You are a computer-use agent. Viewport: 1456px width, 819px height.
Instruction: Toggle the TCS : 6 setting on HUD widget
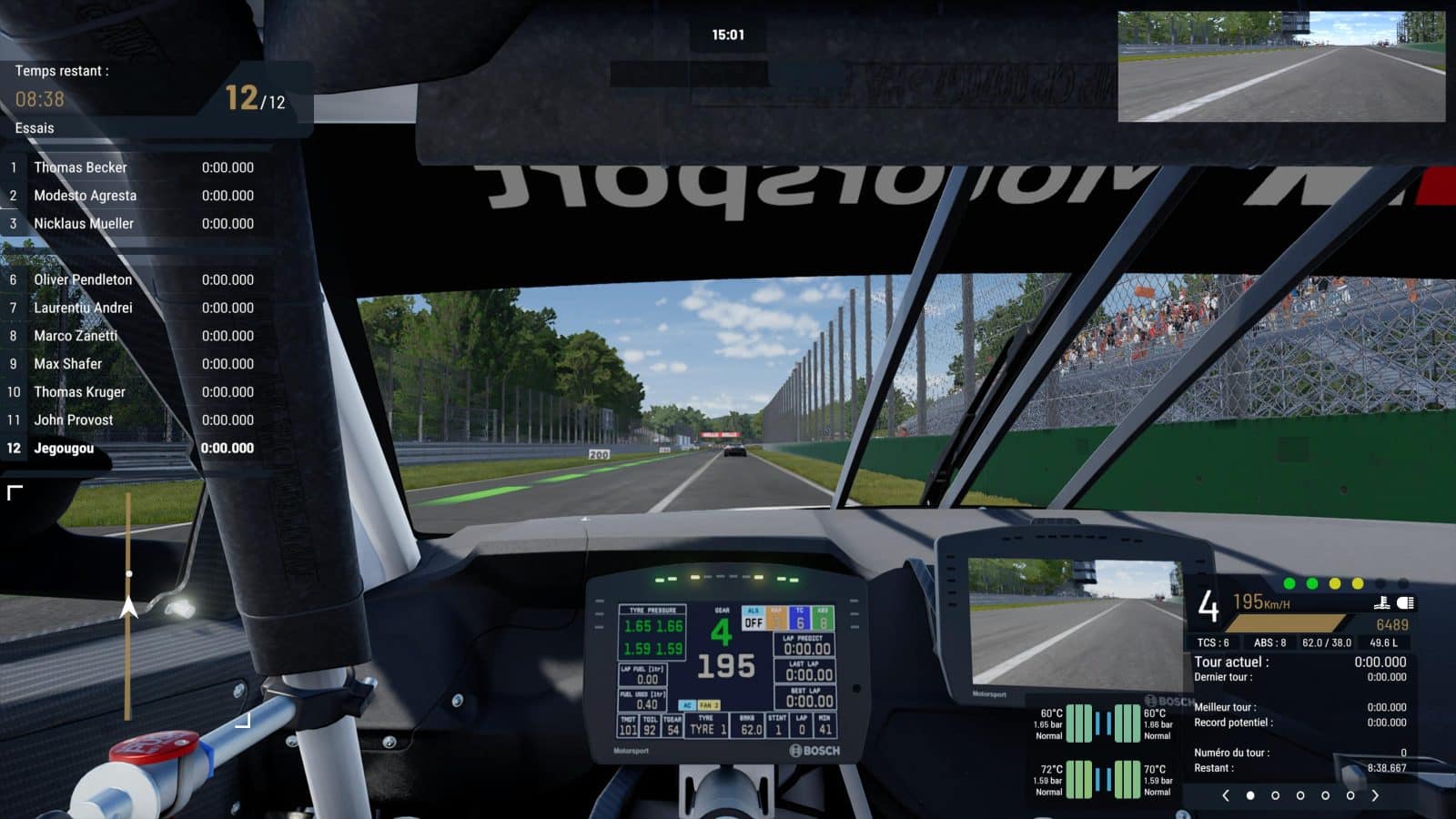pos(1212,640)
